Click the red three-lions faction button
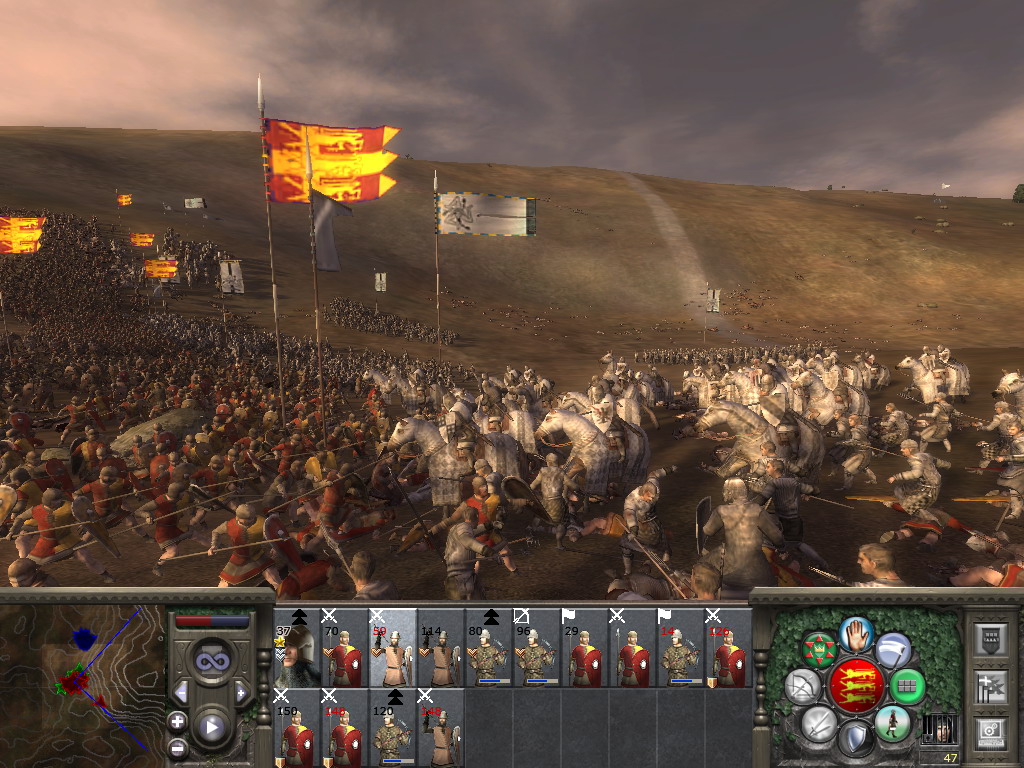This screenshot has width=1024, height=768. (x=855, y=686)
